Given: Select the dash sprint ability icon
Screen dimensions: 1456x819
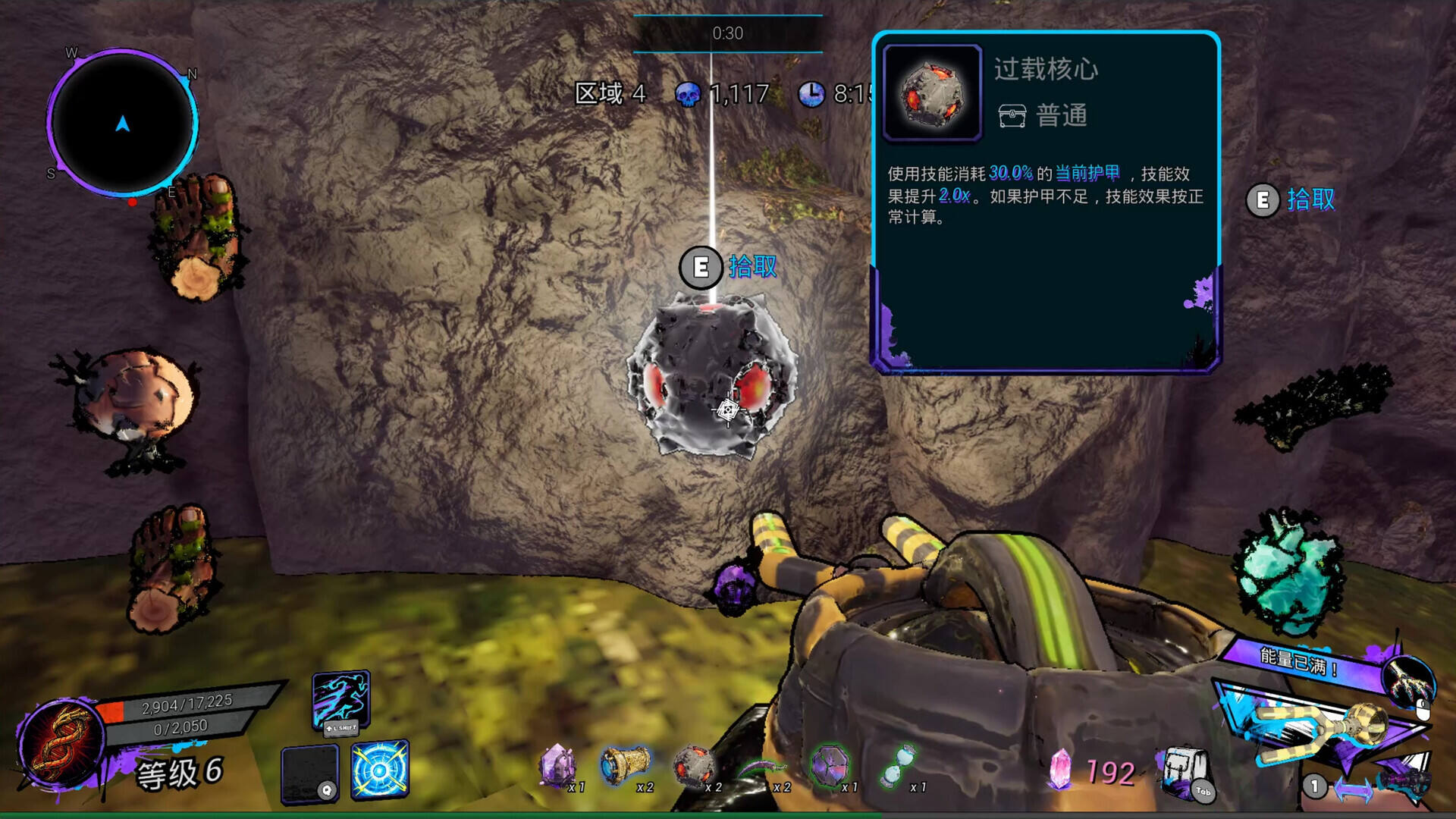Looking at the screenshot, I should click(340, 699).
